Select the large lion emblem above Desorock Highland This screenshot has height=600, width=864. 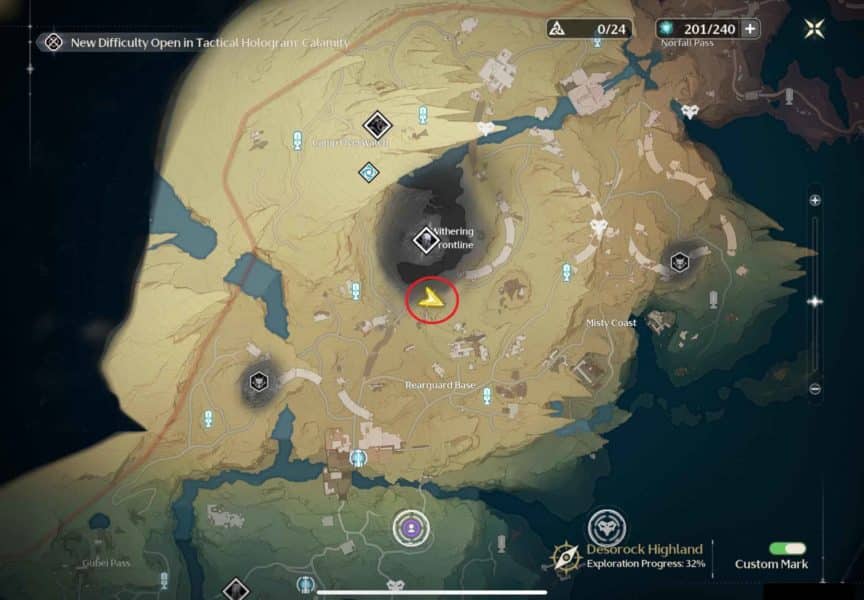pyautogui.click(x=606, y=526)
